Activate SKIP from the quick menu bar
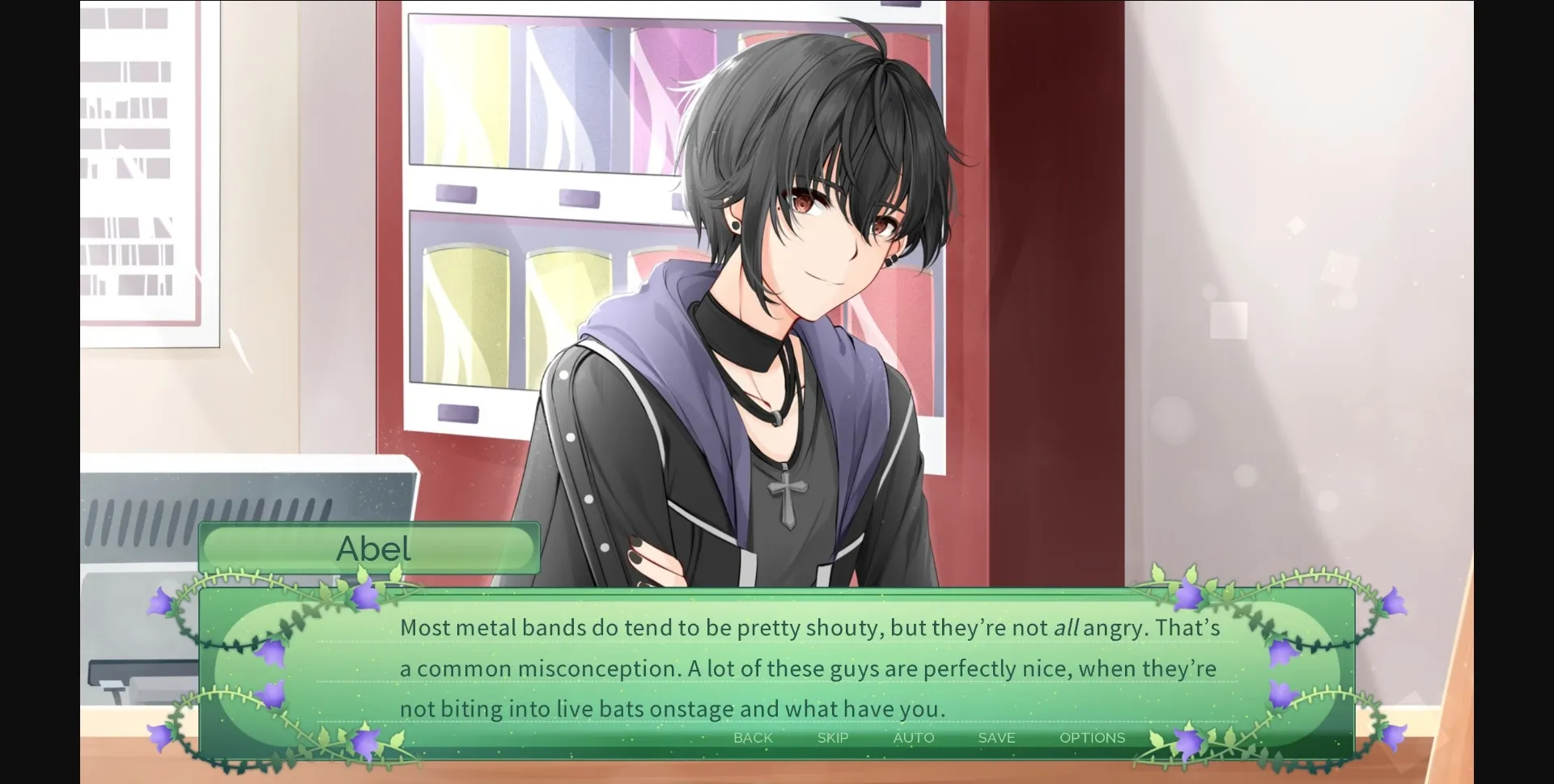The width and height of the screenshot is (1554, 784). pyautogui.click(x=832, y=738)
